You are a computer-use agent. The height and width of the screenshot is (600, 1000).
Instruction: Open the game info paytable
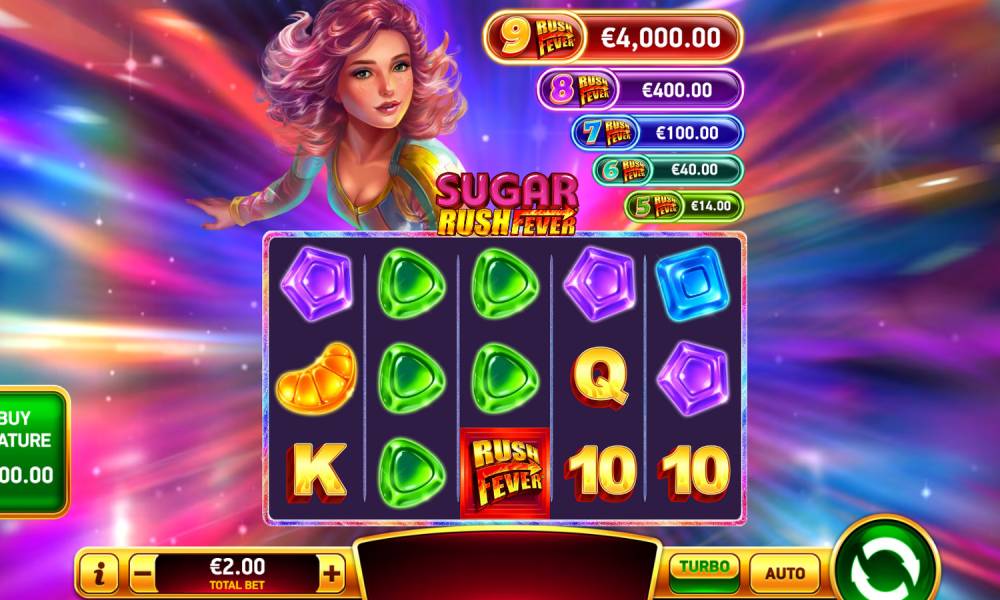point(99,574)
